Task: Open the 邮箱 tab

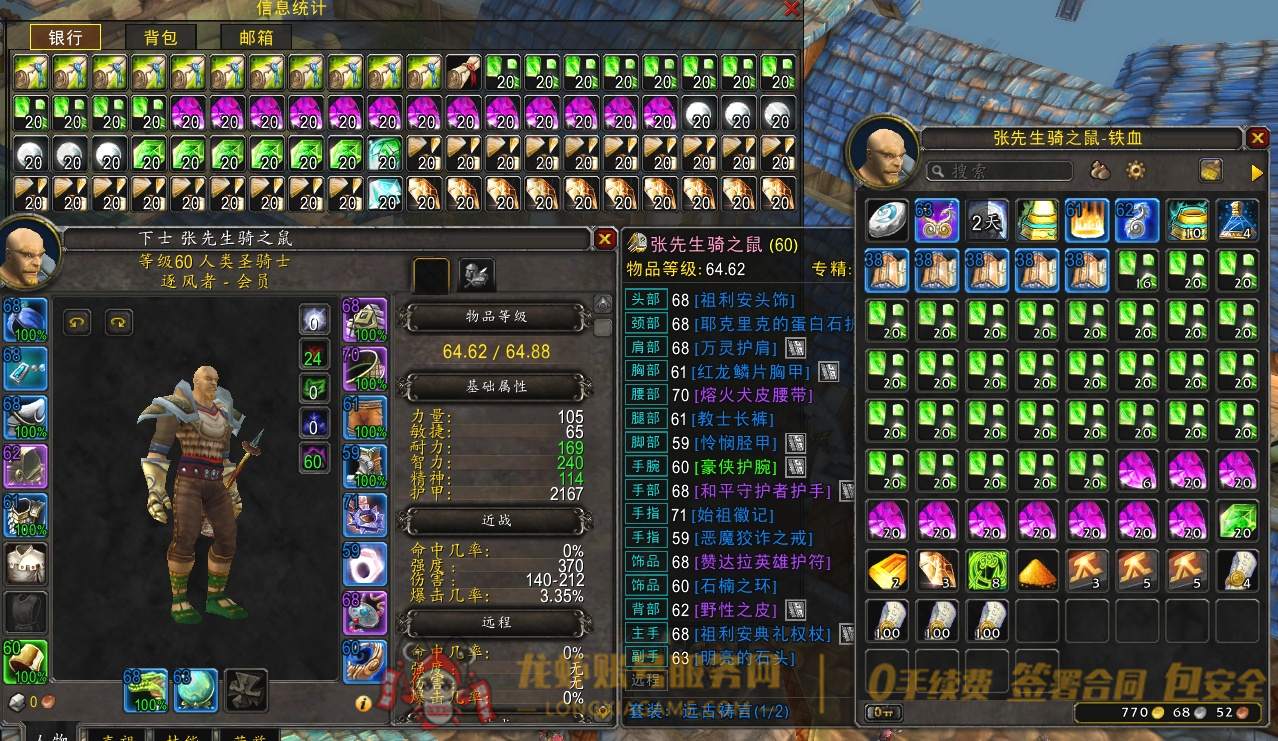Action: 256,38
